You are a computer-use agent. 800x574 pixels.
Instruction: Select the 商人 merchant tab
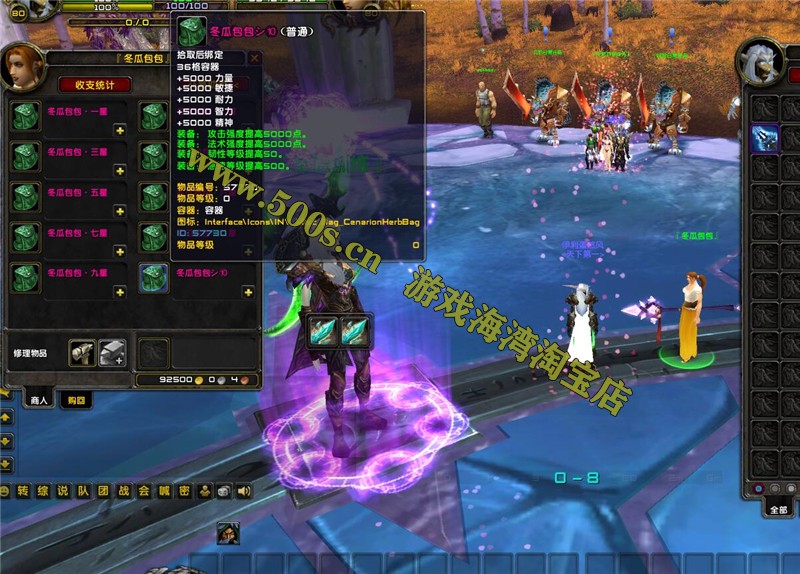pyautogui.click(x=38, y=400)
